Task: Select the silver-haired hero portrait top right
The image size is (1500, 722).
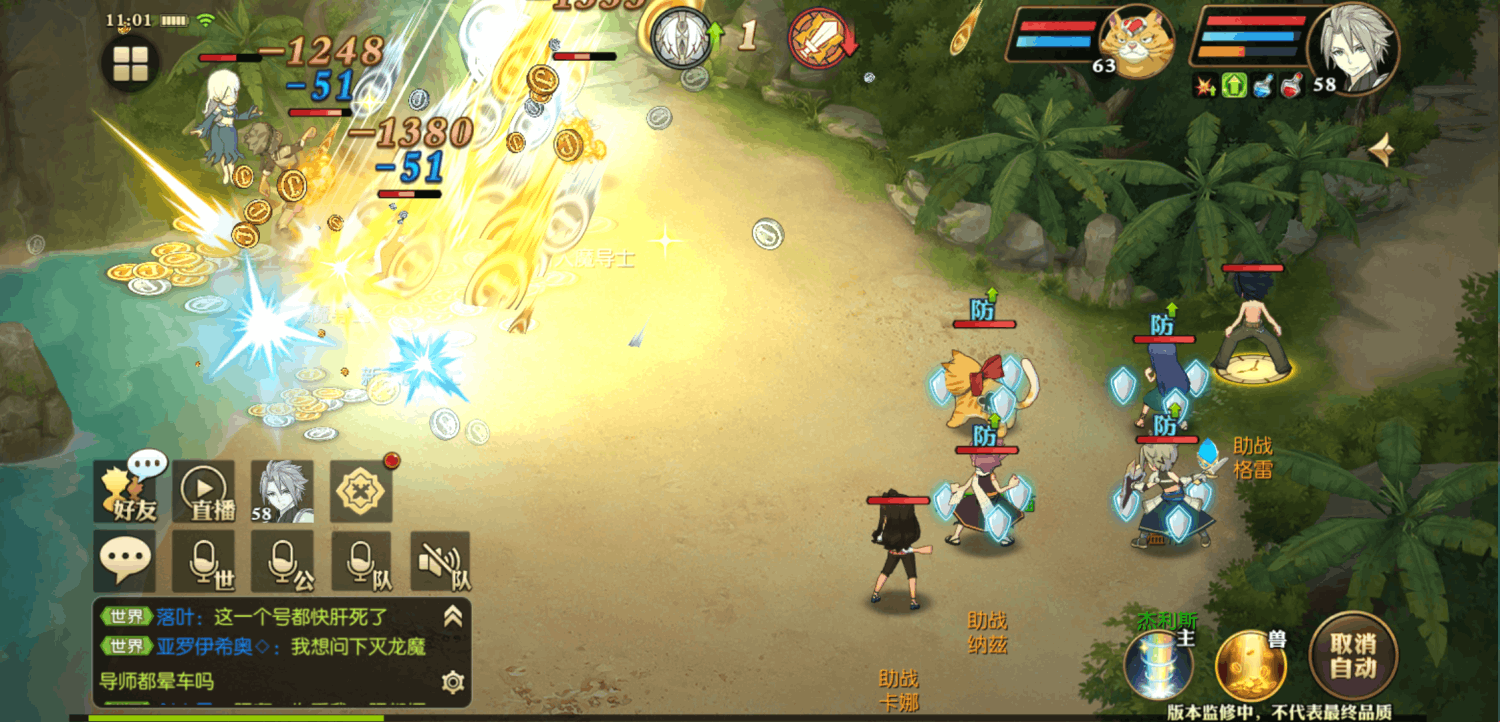Action: [1352, 48]
